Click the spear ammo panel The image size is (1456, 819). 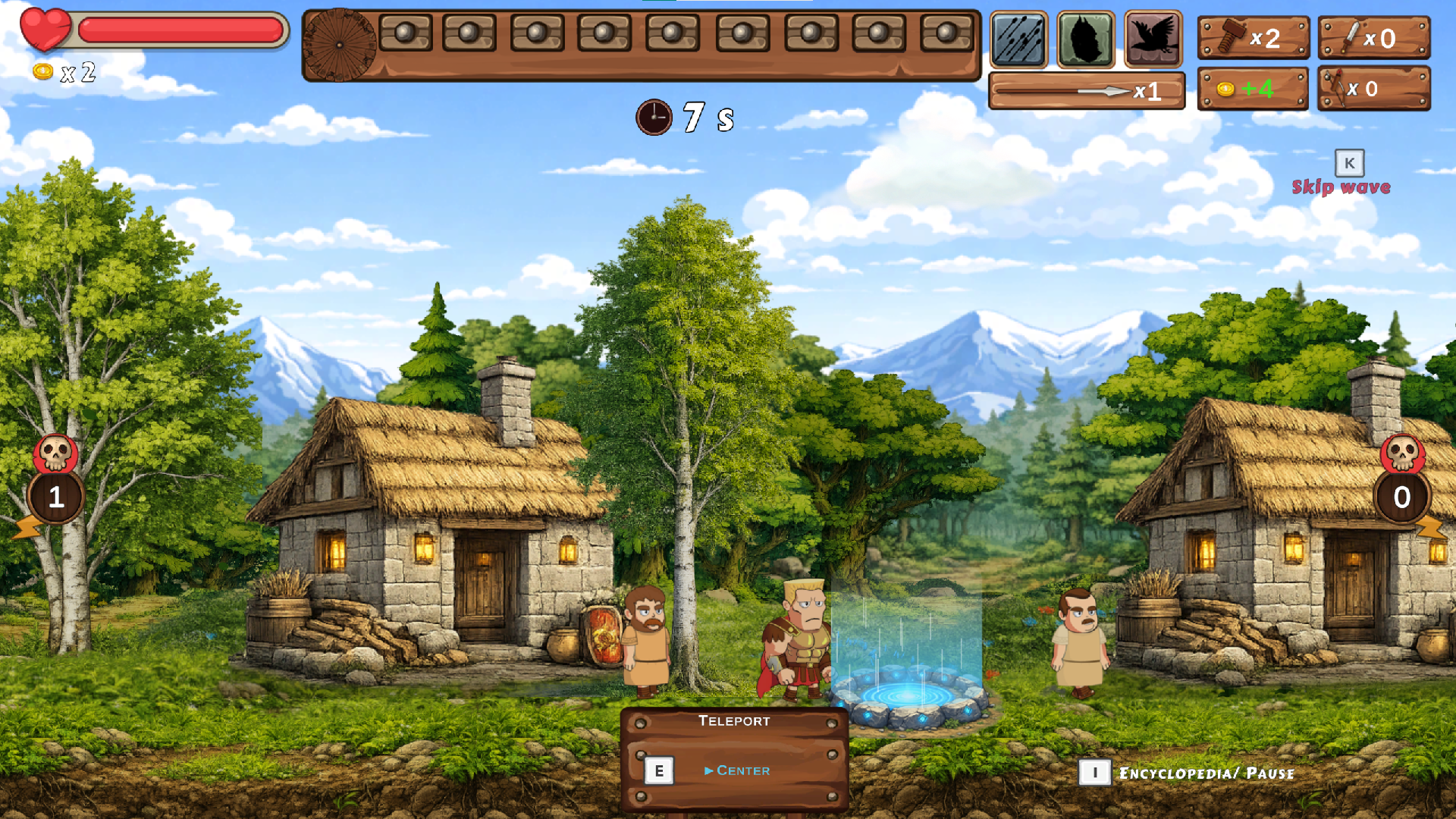coord(1086,91)
